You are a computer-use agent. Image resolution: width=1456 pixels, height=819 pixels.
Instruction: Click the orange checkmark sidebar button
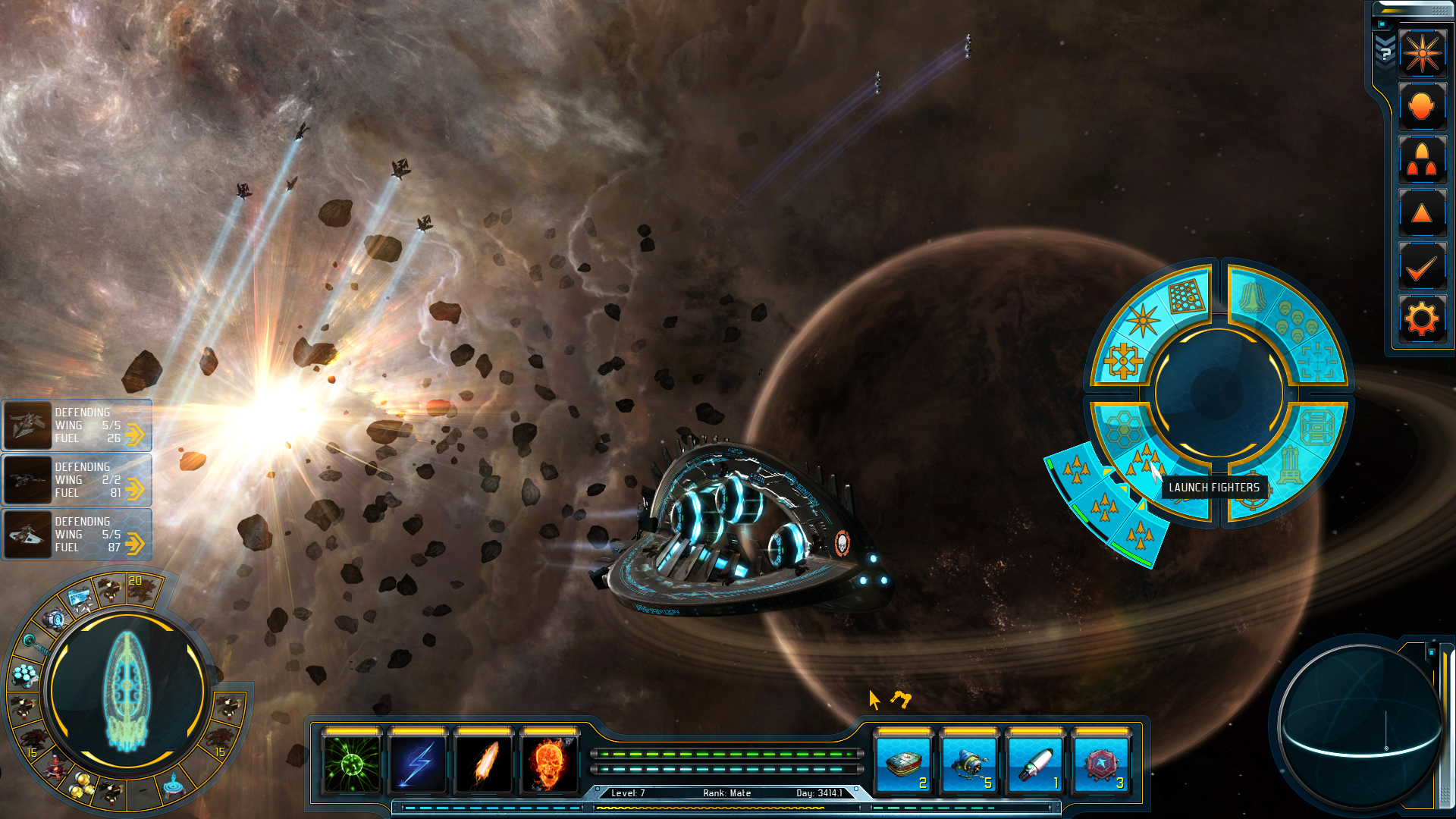1422,266
